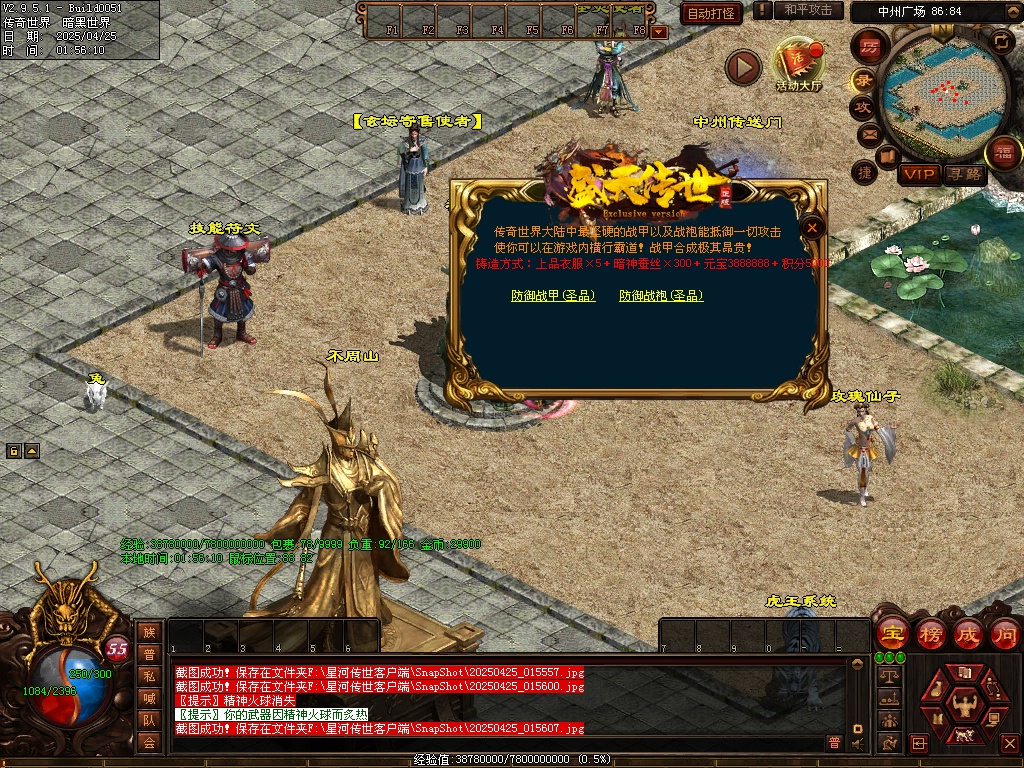Screen dimensions: 1024x768
Task: Open the 宝 treasure shop orb
Action: 892,633
